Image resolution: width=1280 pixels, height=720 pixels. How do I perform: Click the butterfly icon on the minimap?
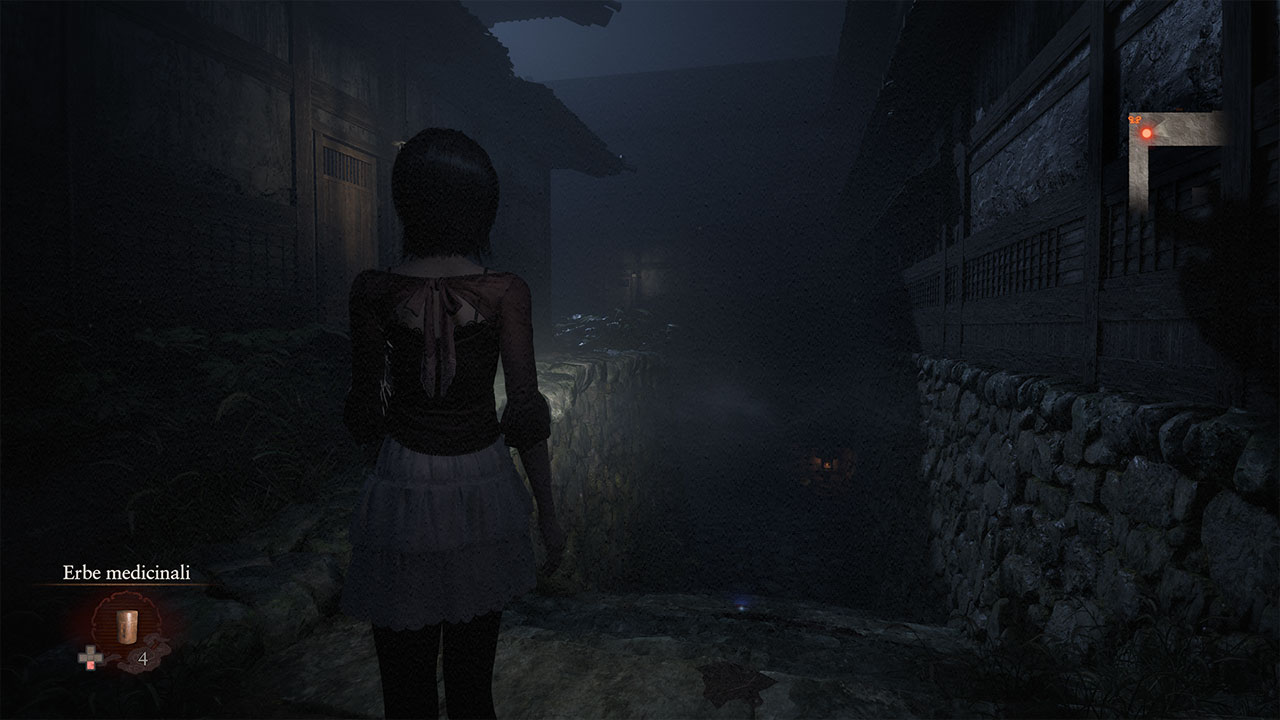coord(1134,118)
